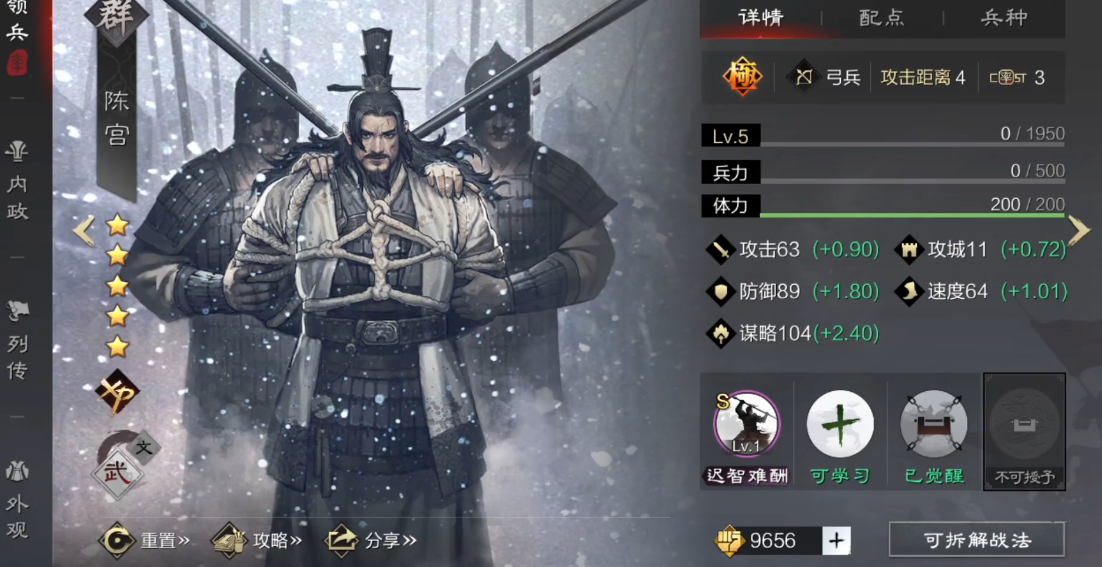Show the previous general with left arrow
Viewport: 1102px width, 567px height.
click(x=84, y=231)
